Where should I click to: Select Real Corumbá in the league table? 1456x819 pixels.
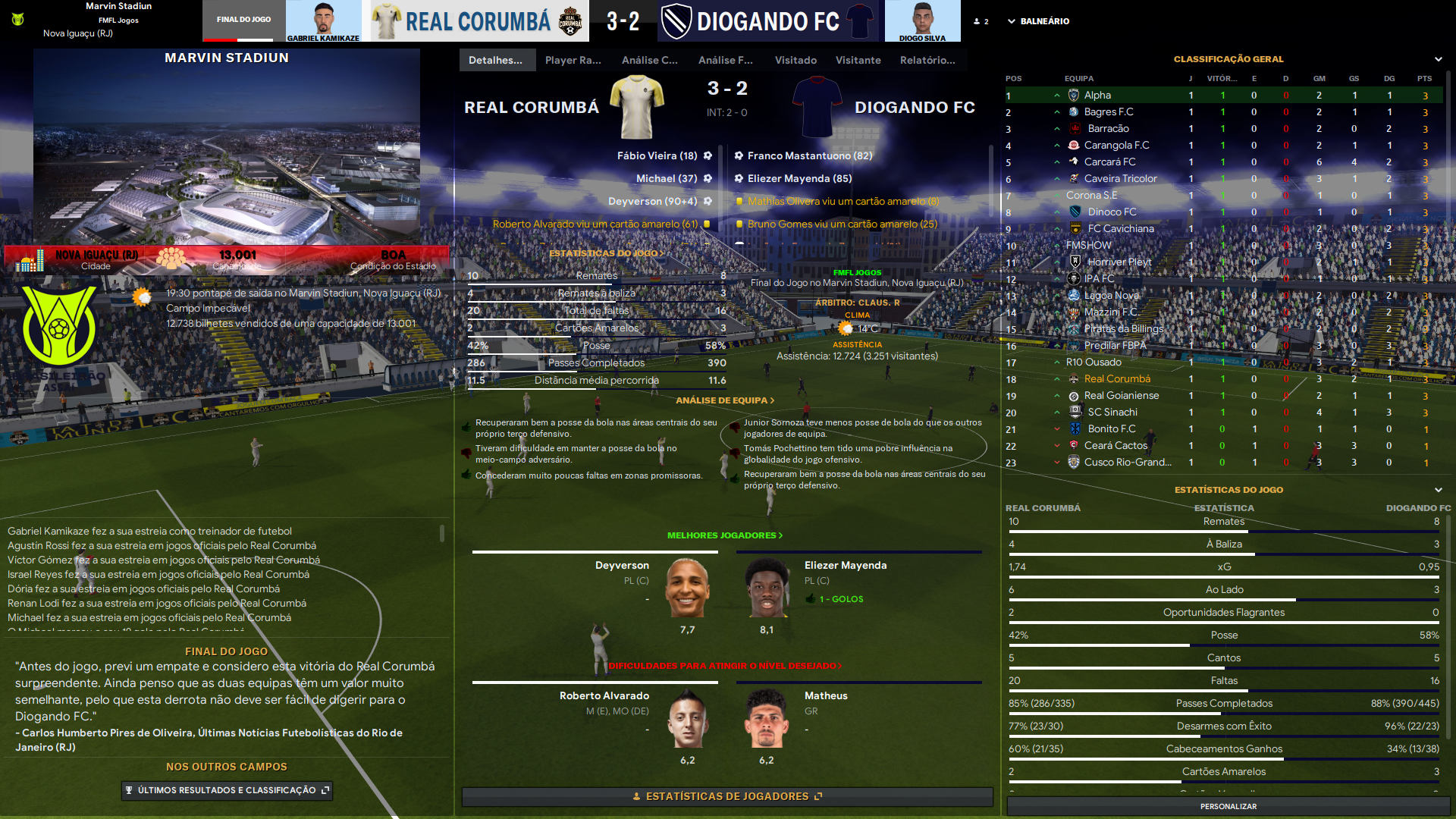pyautogui.click(x=1116, y=379)
